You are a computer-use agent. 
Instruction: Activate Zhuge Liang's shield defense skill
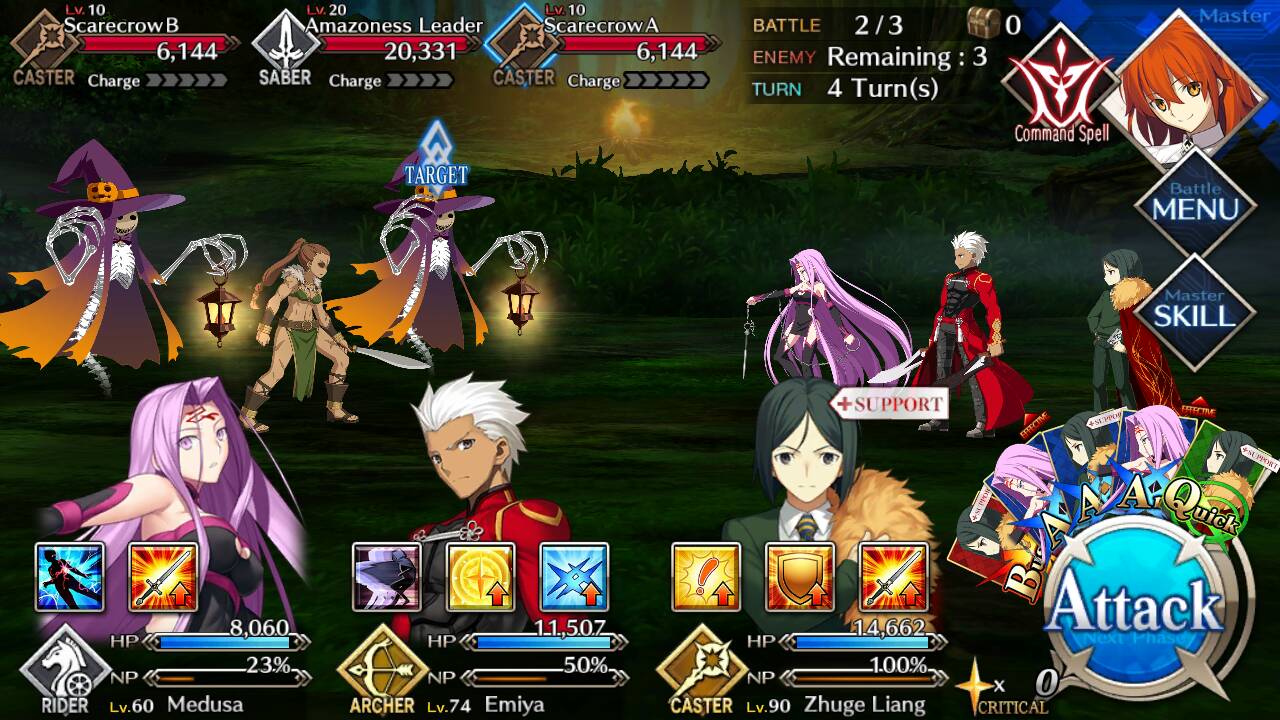tap(800, 577)
